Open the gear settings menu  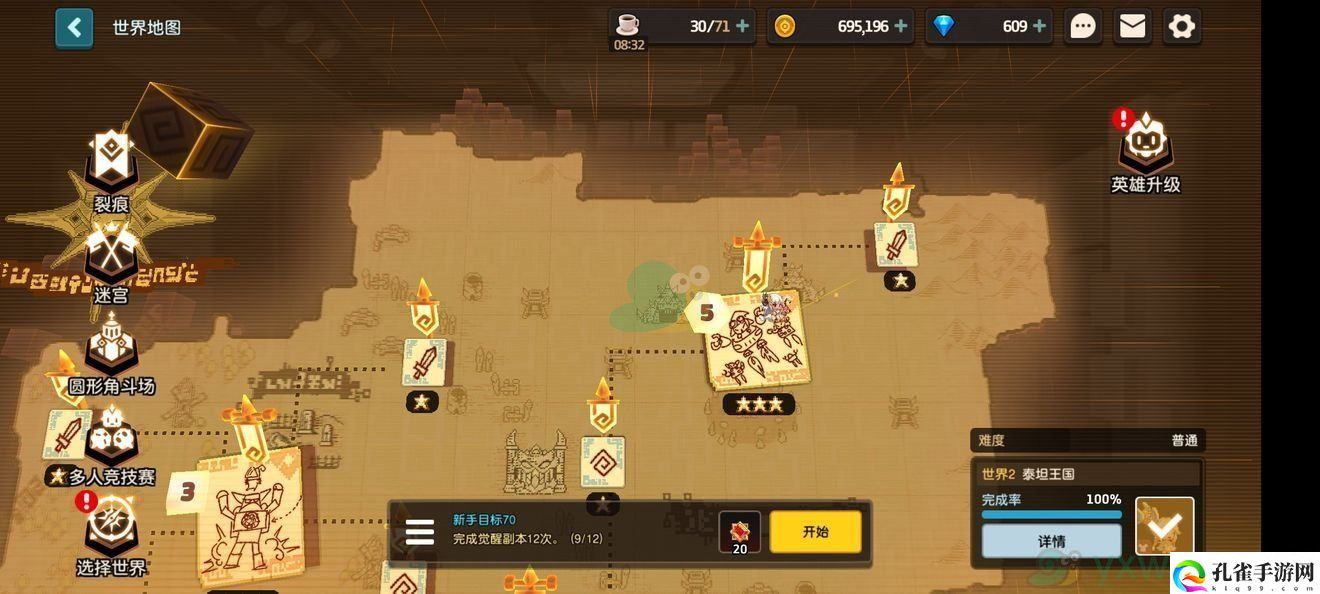point(1181,27)
